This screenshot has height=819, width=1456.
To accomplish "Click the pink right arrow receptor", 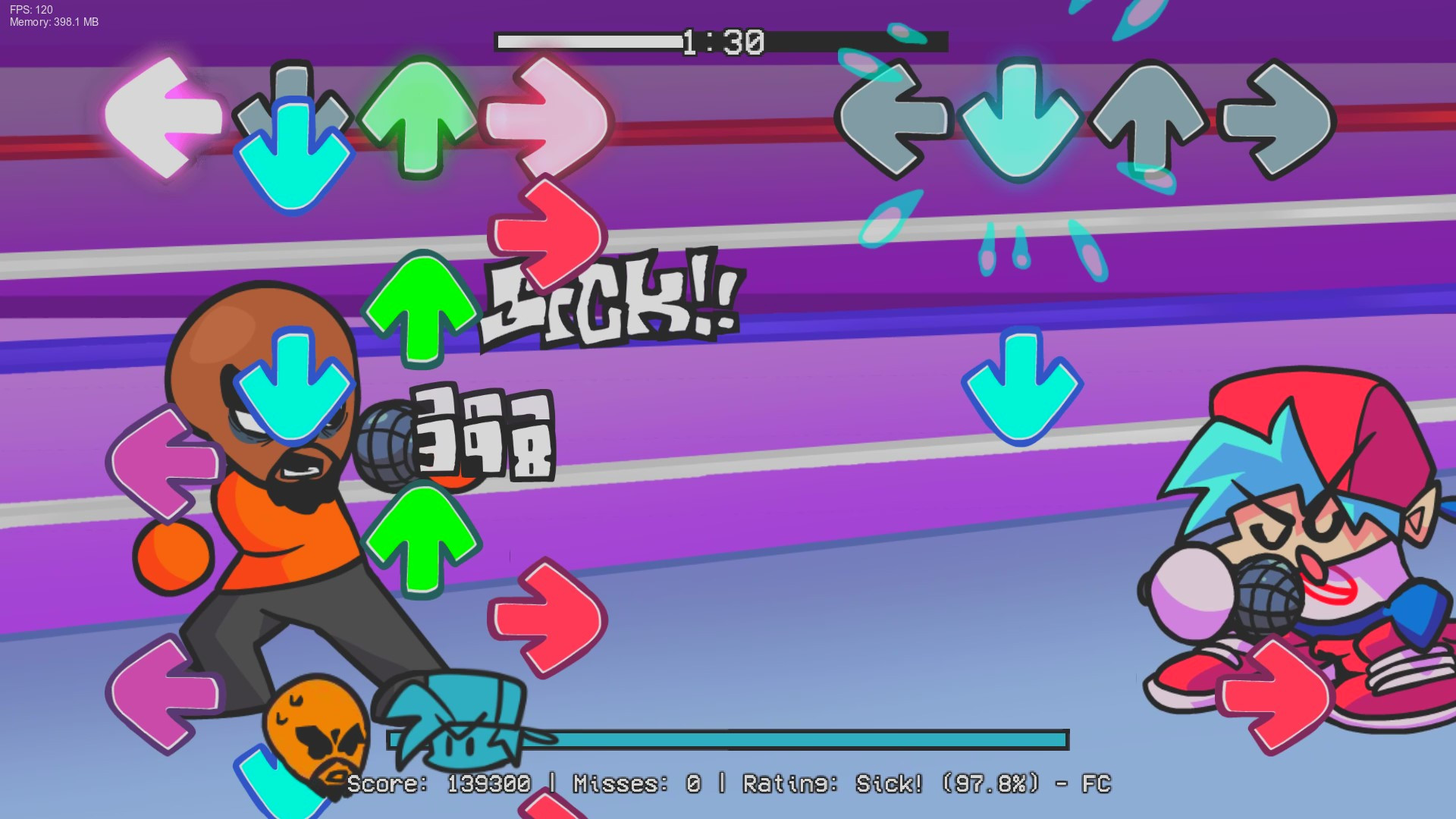I will coord(546,121).
